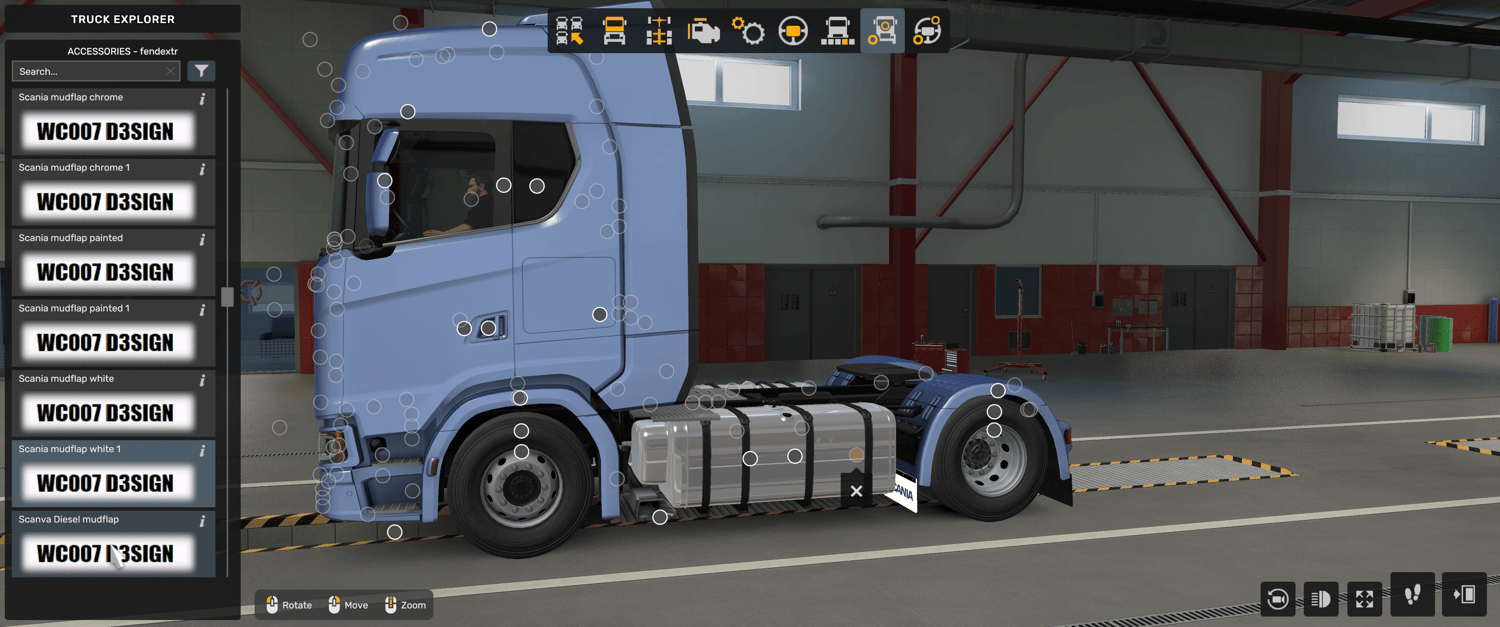Image resolution: width=1500 pixels, height=627 pixels.
Task: Open the transmission gears category
Action: click(x=748, y=31)
